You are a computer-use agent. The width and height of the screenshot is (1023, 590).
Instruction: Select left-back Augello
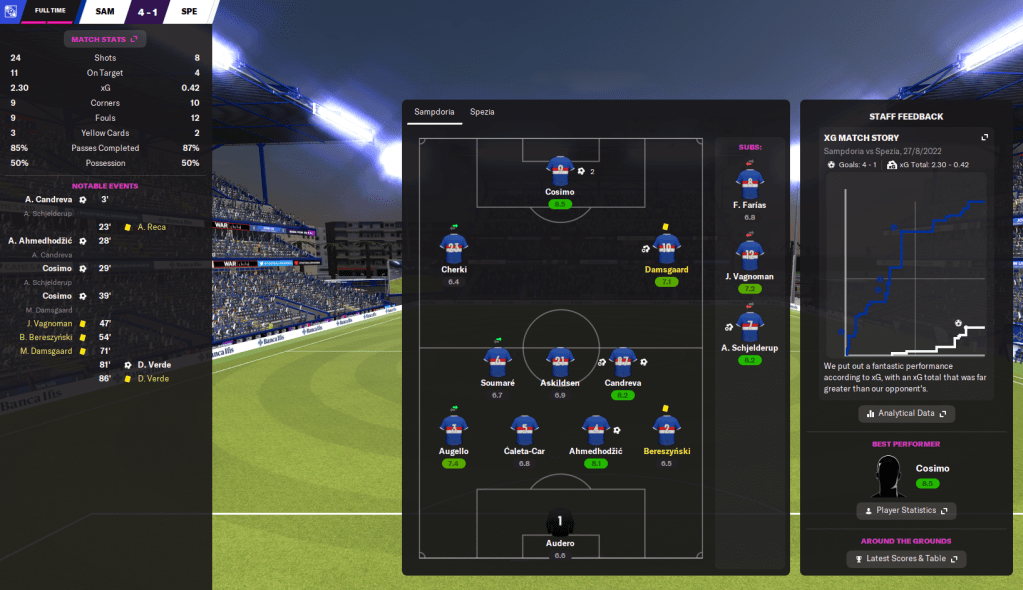(454, 432)
